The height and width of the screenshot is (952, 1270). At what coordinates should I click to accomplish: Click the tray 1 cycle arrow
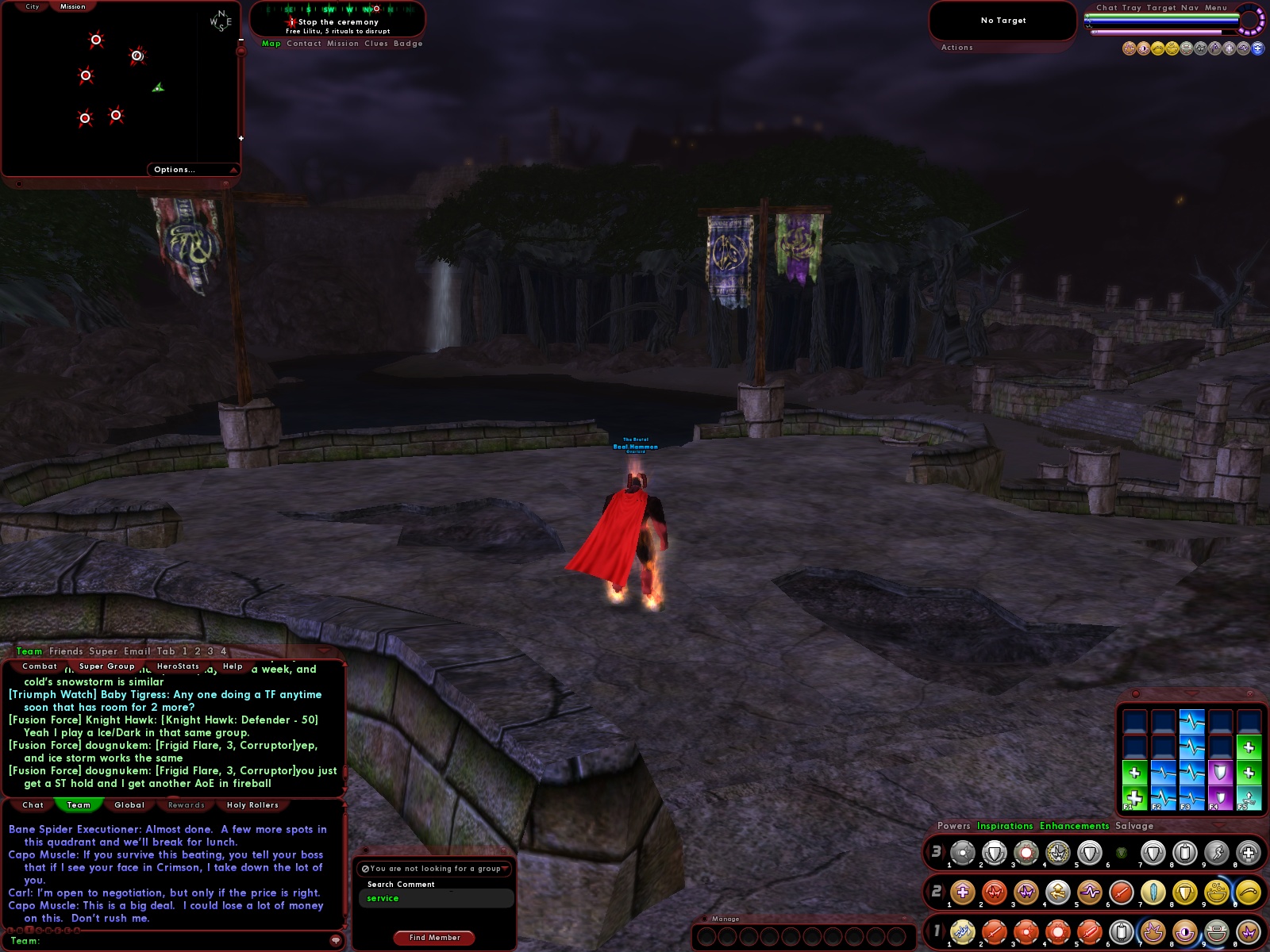tap(943, 931)
